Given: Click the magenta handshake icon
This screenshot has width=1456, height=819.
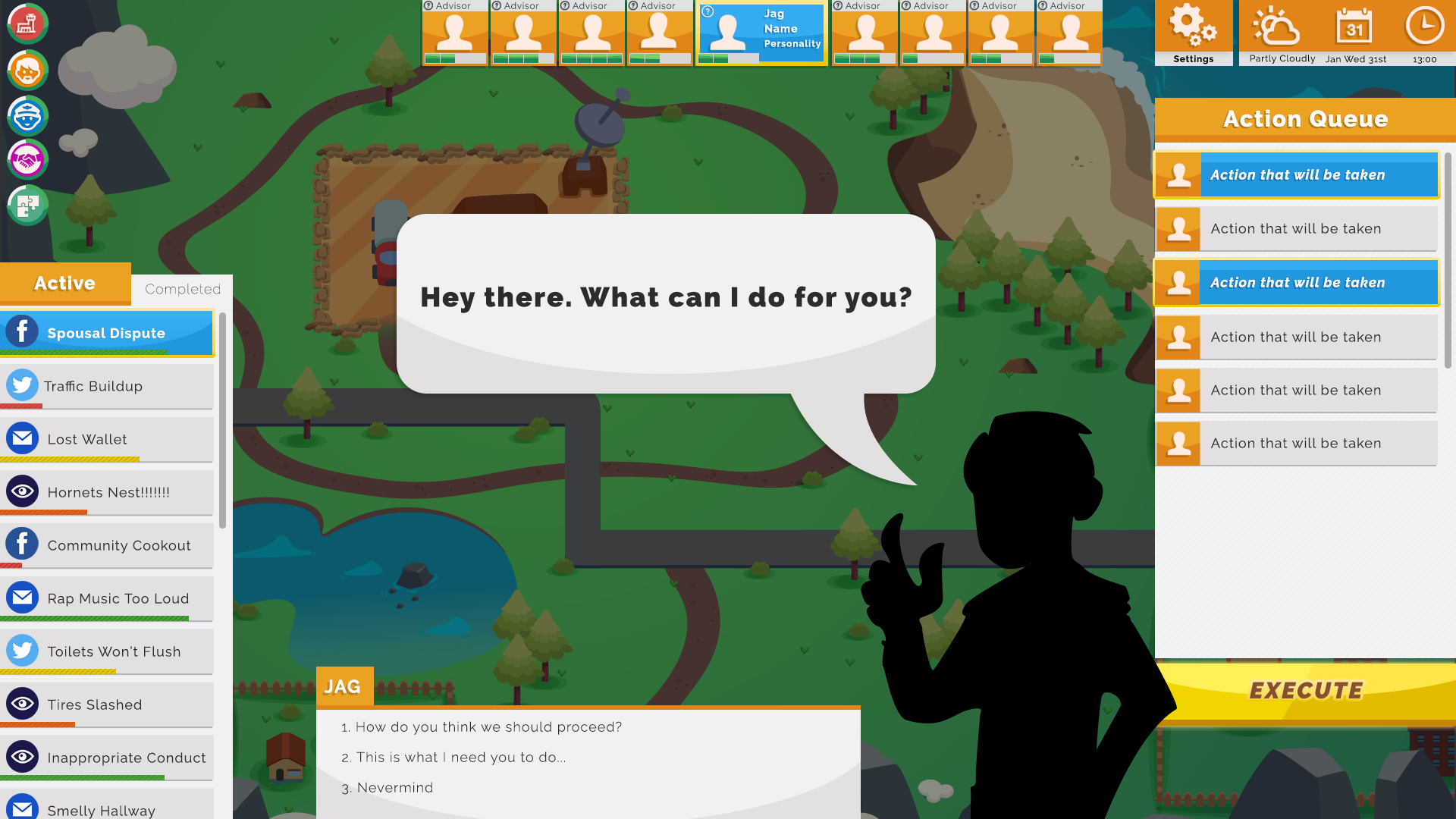Looking at the screenshot, I should pos(27,159).
